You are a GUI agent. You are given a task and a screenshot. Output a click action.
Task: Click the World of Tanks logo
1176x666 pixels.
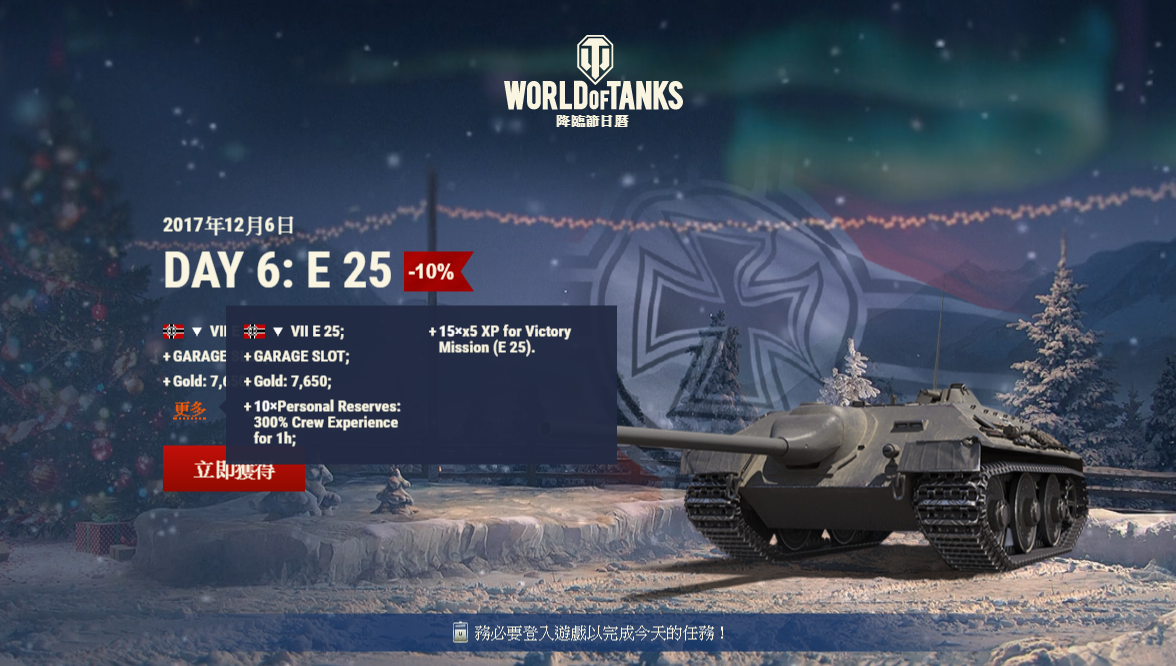pos(593,80)
